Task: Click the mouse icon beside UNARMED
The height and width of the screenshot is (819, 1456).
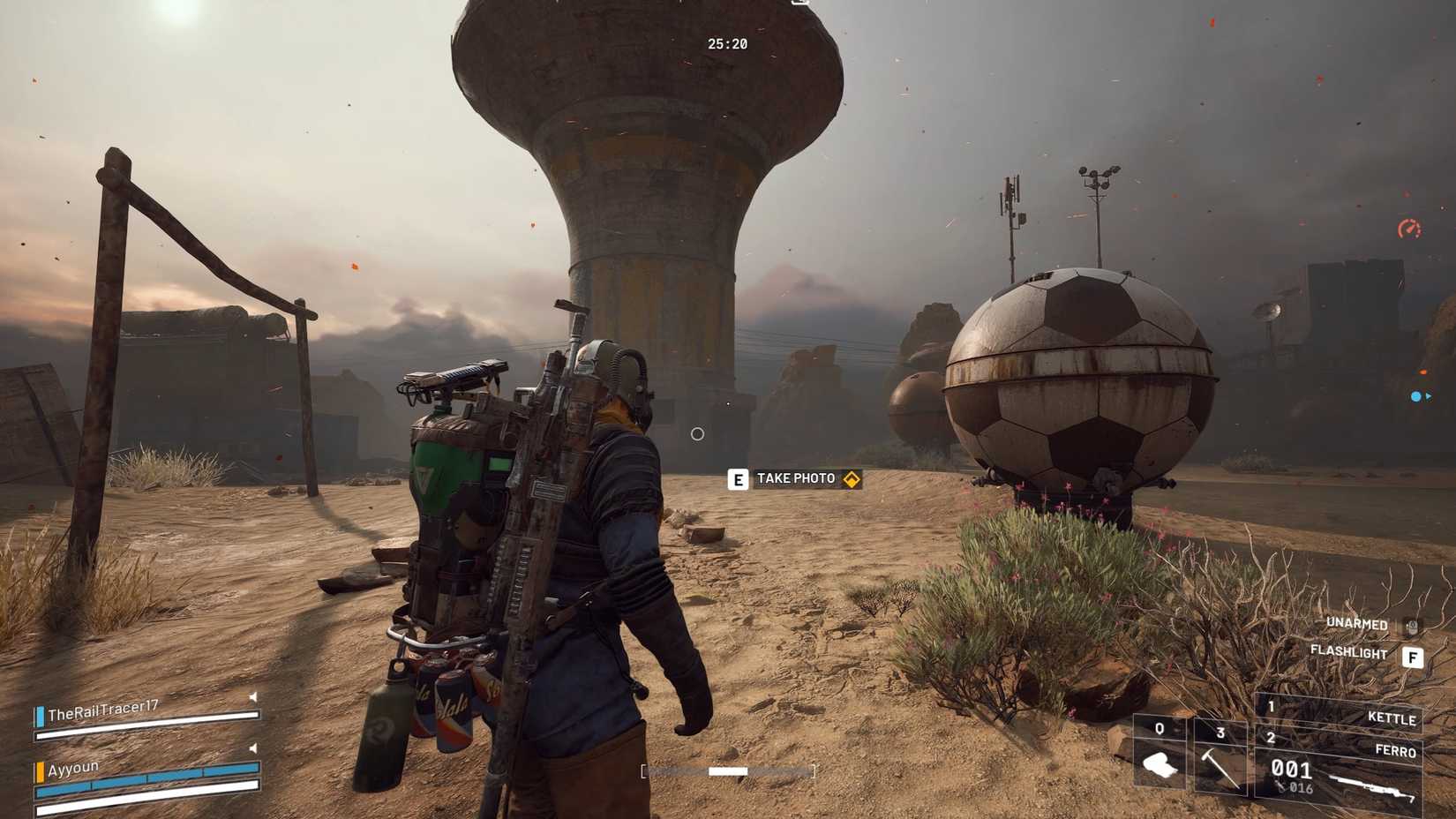Action: (1412, 624)
